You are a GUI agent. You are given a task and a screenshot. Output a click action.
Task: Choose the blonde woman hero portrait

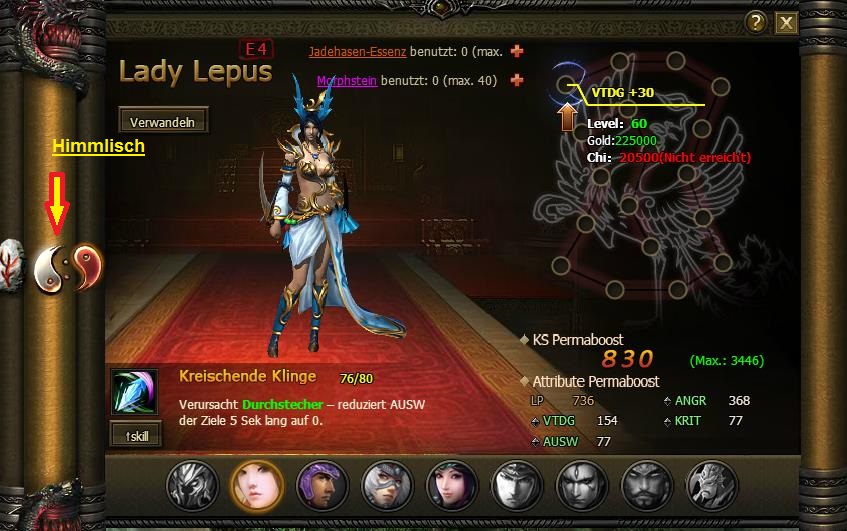[256, 485]
